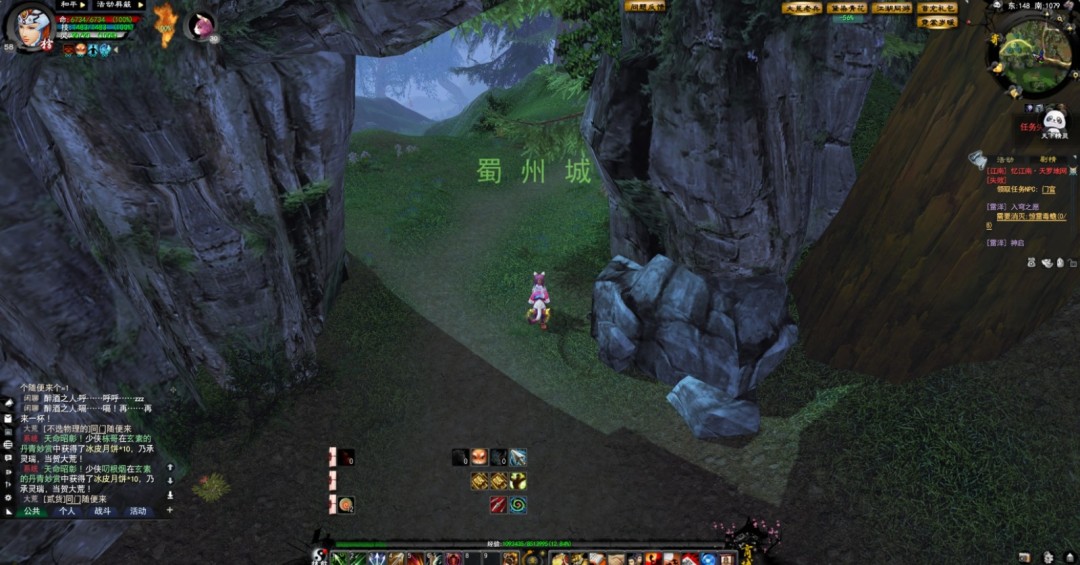Use the orange pumpkin face item icon

[x=479, y=457]
